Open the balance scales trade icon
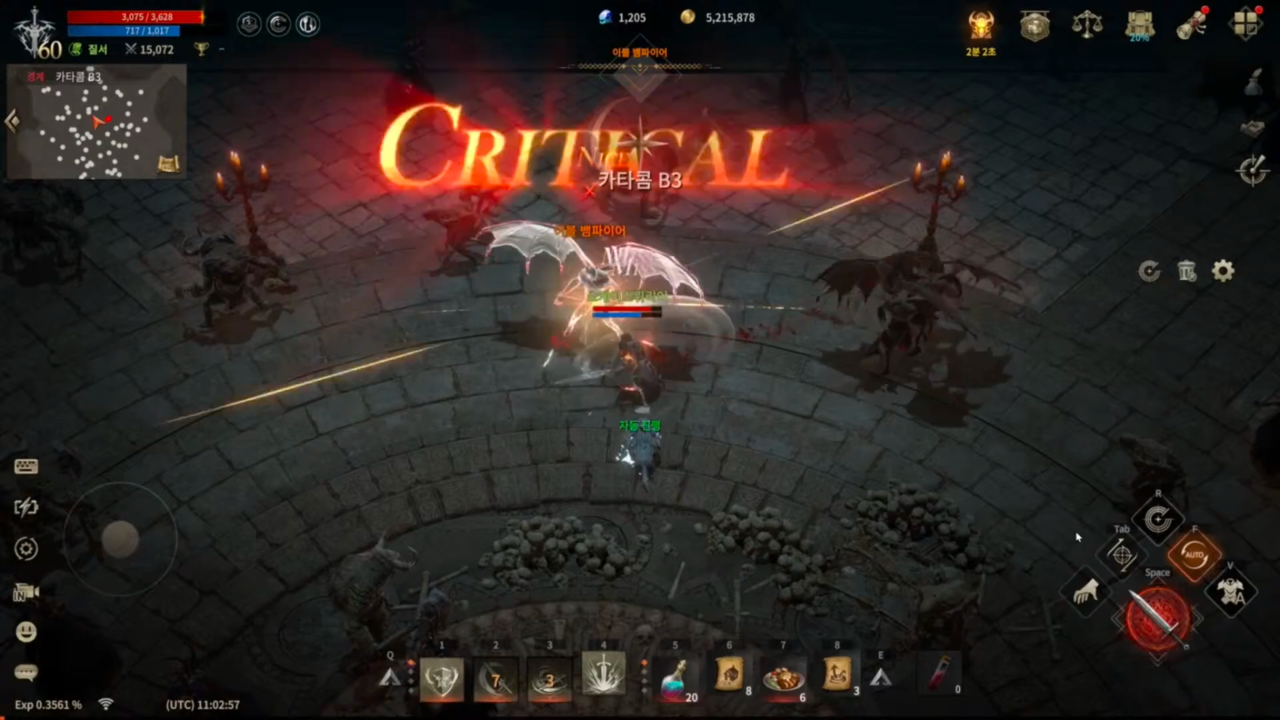This screenshot has height=720, width=1280. click(x=1087, y=25)
